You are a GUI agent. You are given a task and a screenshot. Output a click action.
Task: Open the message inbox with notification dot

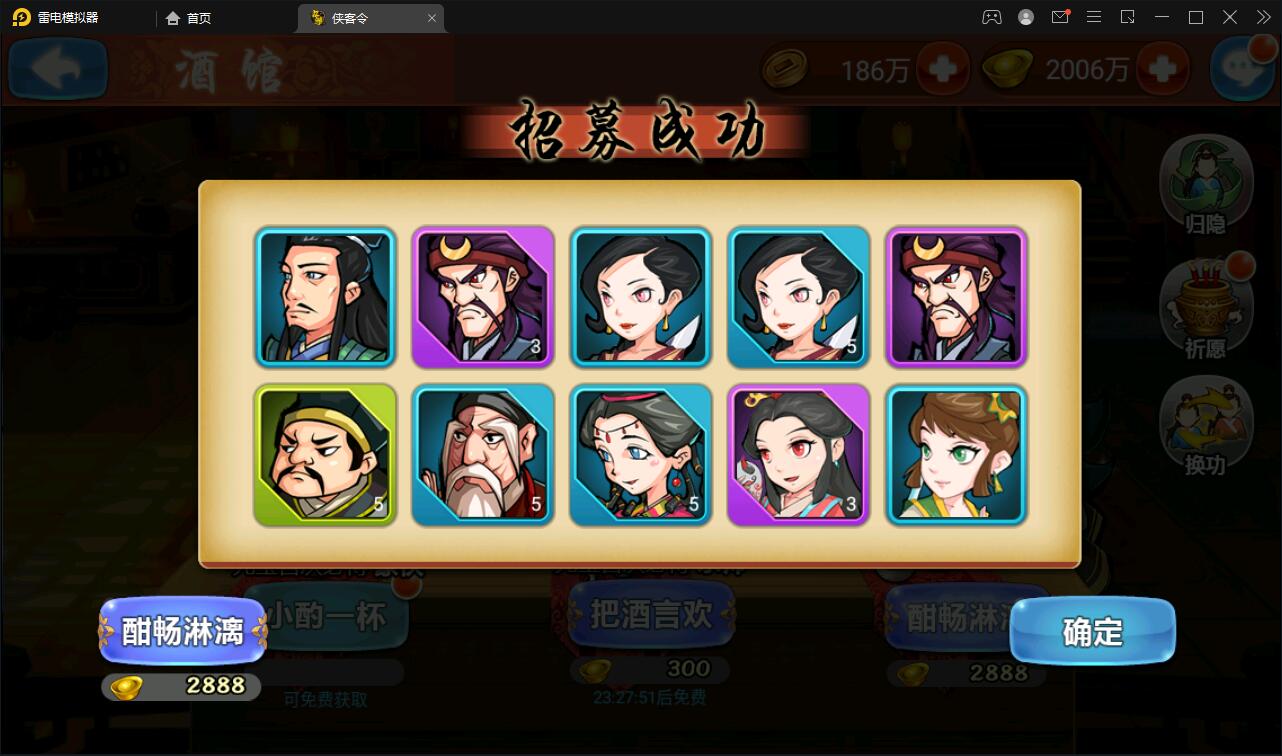(1060, 17)
